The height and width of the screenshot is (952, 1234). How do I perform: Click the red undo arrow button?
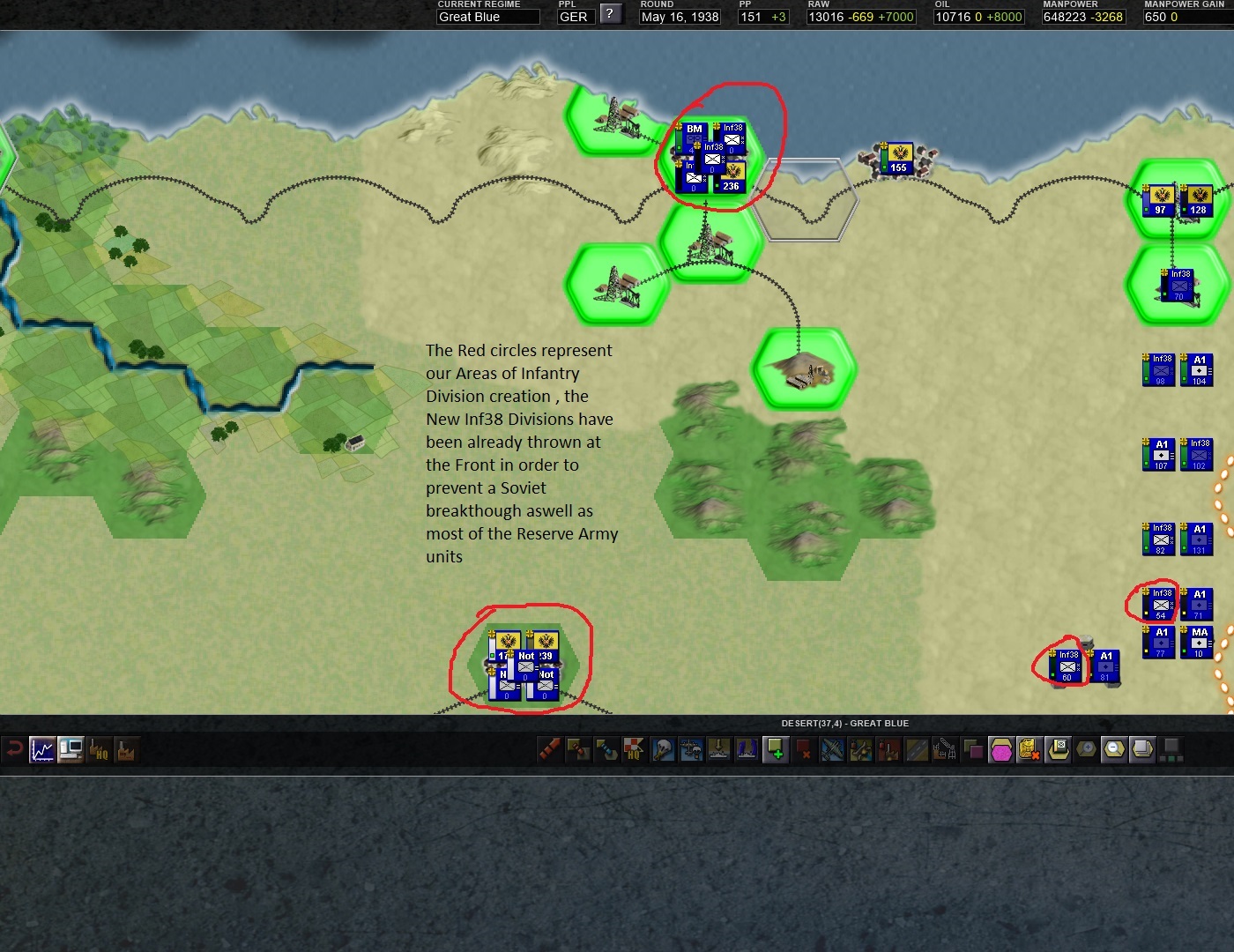tap(14, 750)
